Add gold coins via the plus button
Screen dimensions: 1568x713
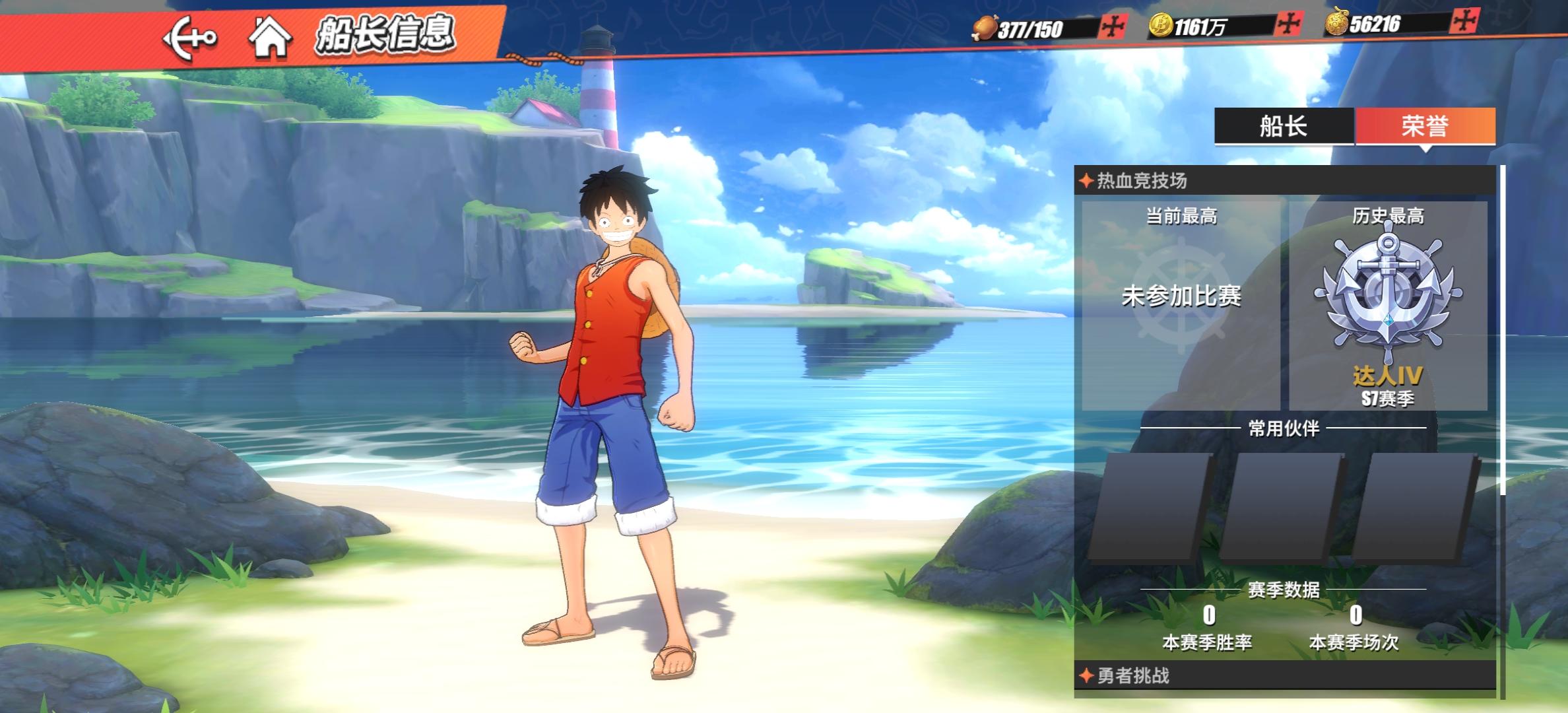tap(1288, 25)
